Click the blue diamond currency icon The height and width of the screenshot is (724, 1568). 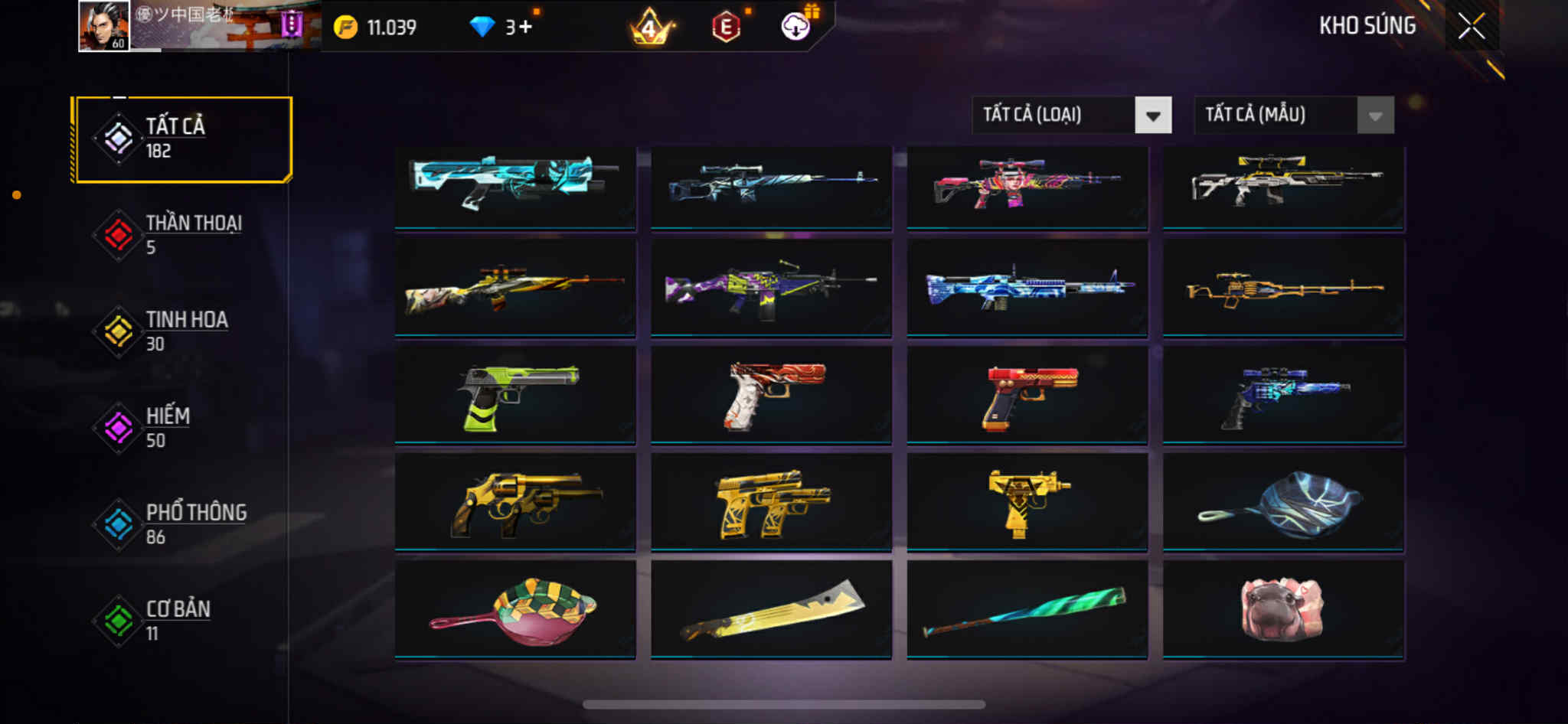(482, 28)
